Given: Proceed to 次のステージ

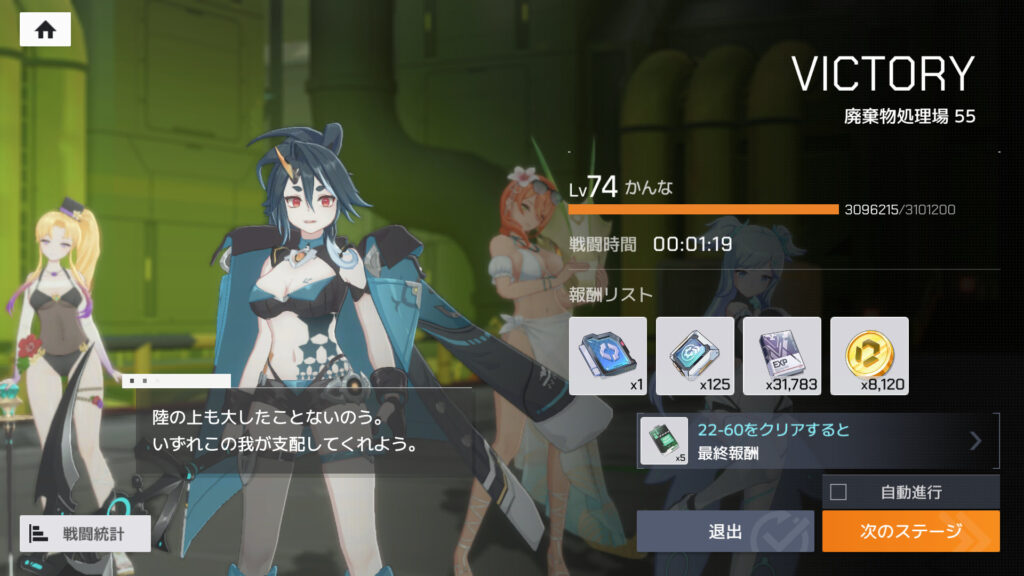Looking at the screenshot, I should 910,531.
